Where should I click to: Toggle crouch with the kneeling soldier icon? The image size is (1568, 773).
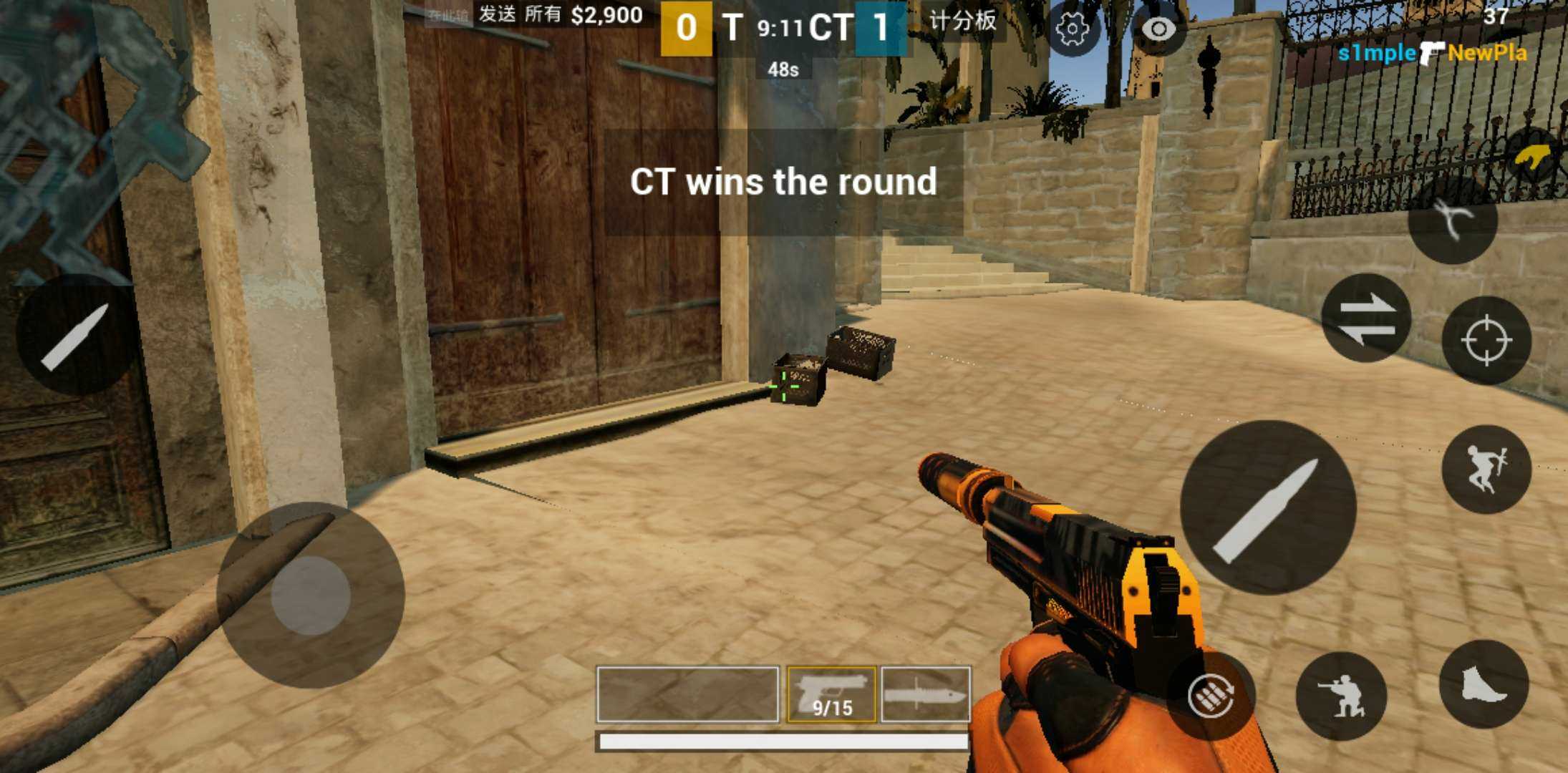1341,696
